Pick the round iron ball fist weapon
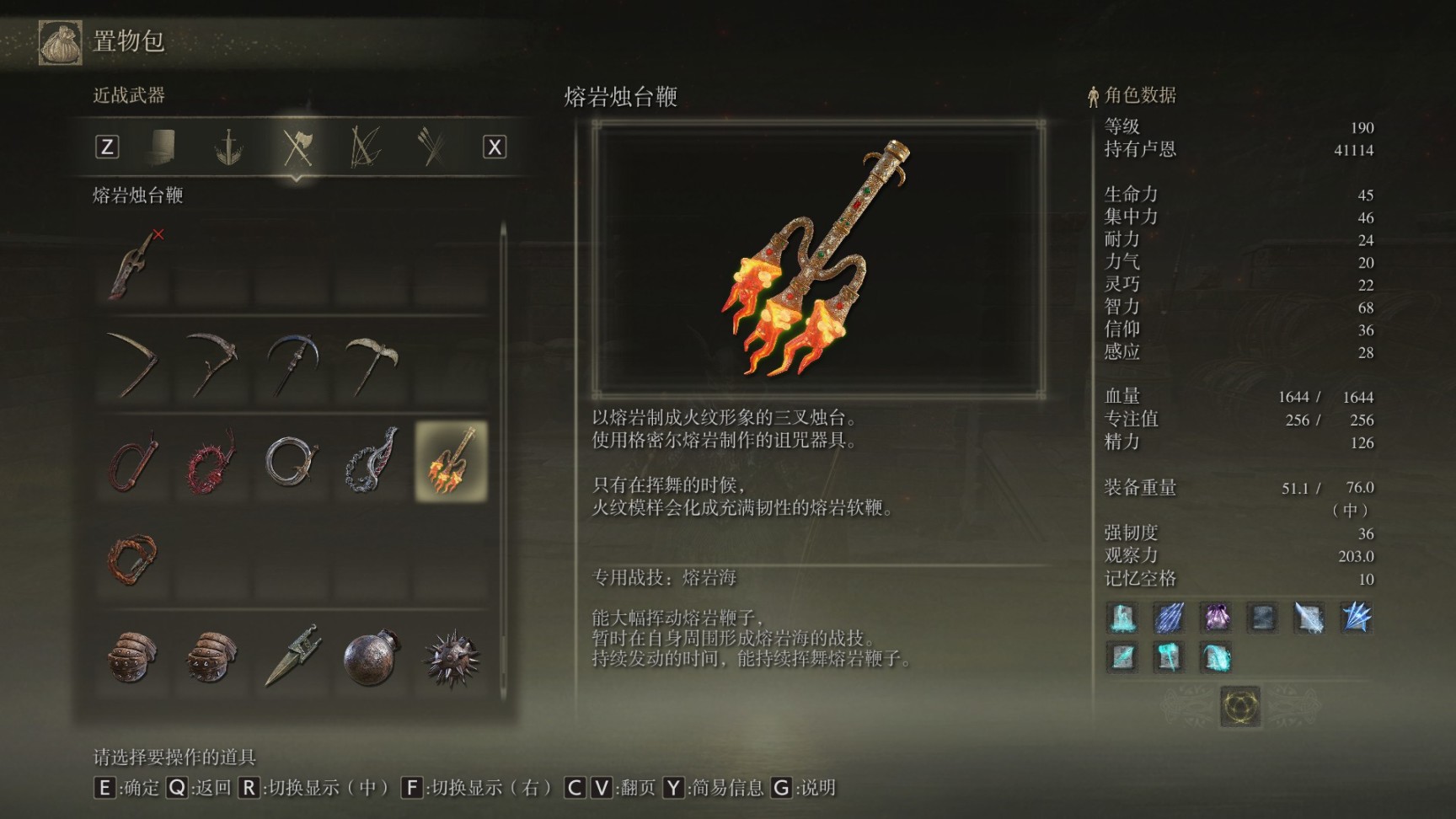This screenshot has width=1456, height=819. 371,656
